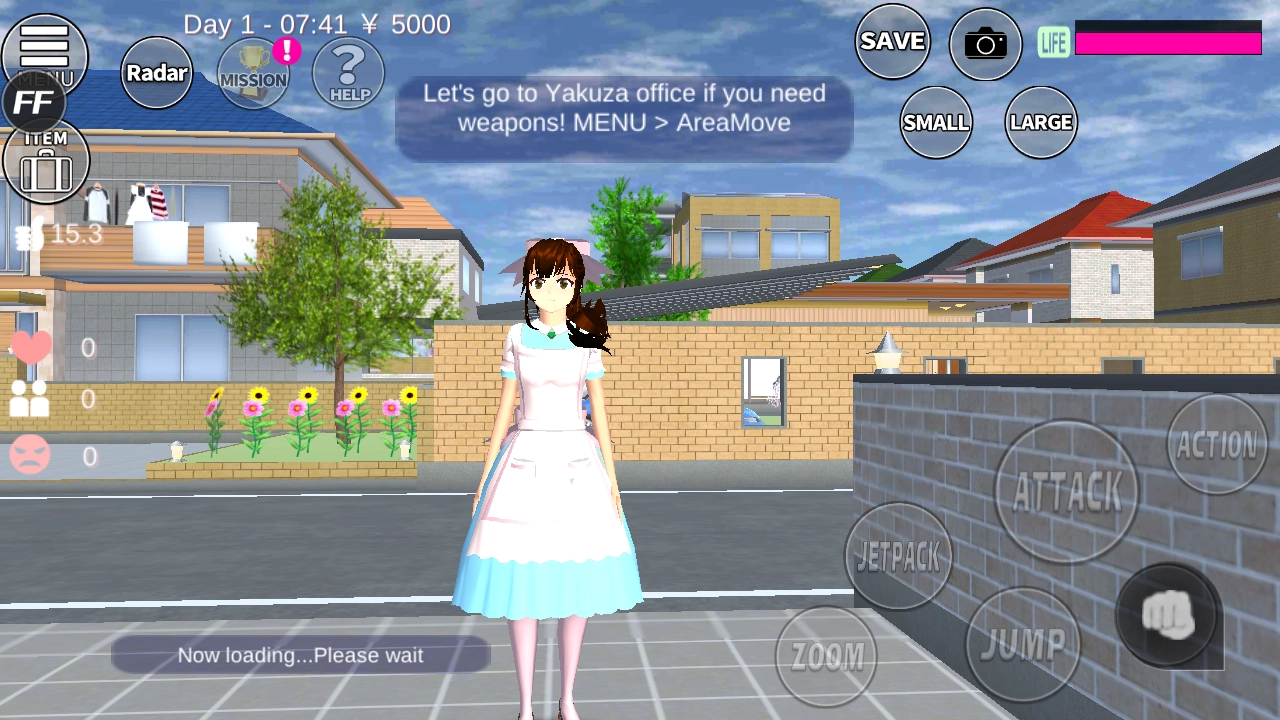Tap the JUMP button
This screenshot has height=720, width=1280.
click(x=1022, y=645)
